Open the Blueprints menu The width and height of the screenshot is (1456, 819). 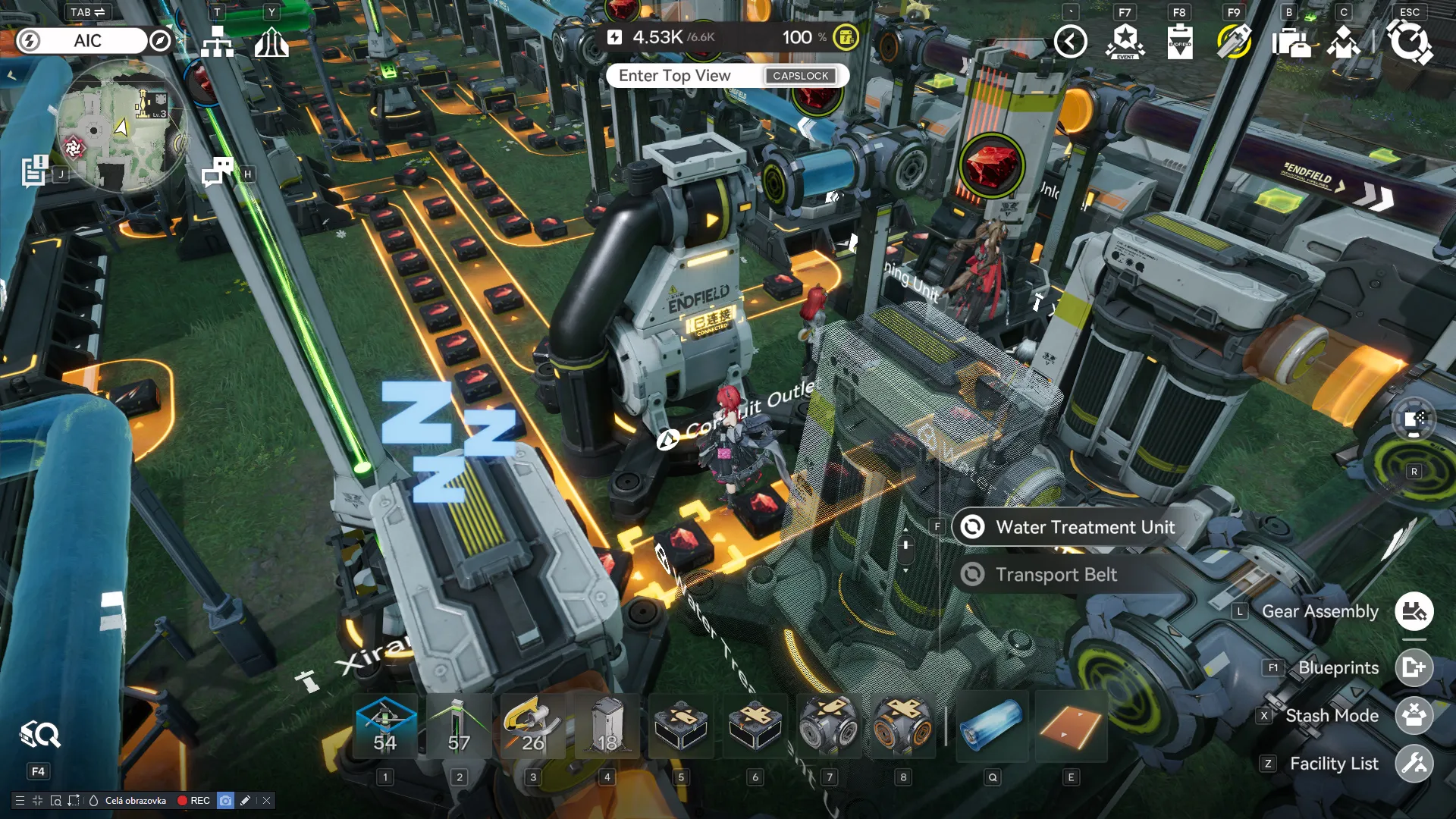click(x=1414, y=668)
